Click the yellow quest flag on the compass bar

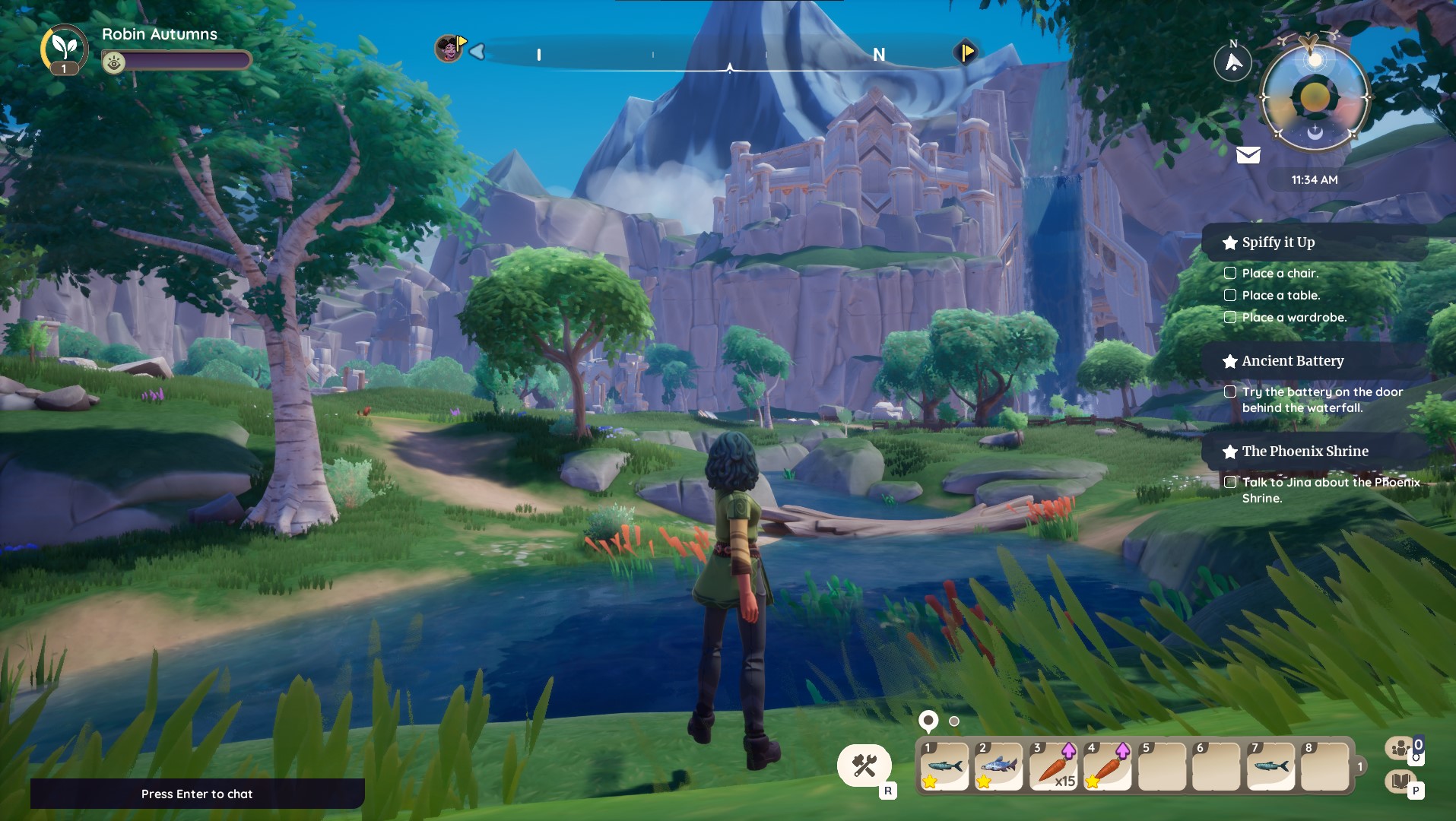[967, 52]
